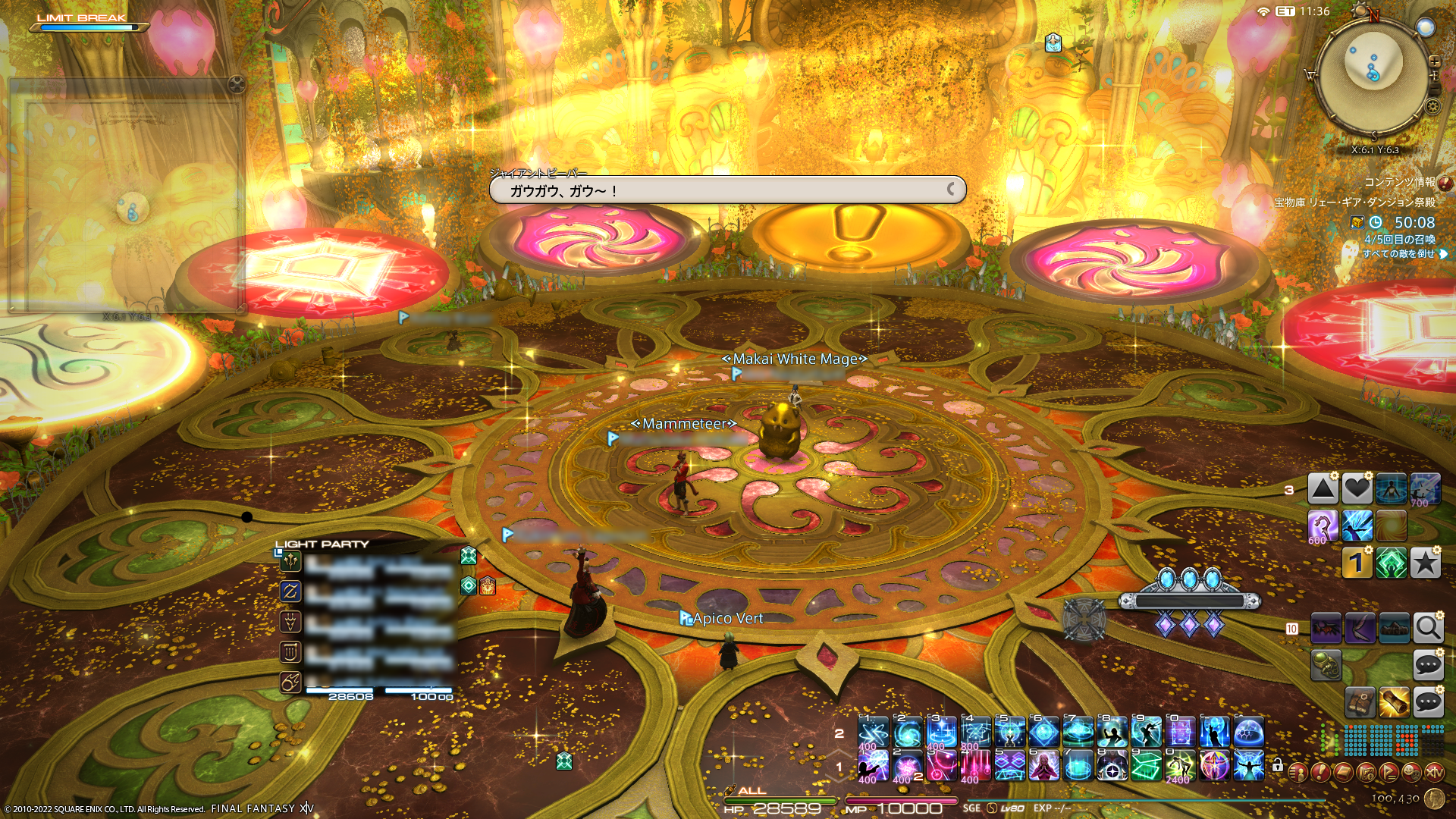
Task: Select the gold number 1 marker icon
Action: [1357, 563]
